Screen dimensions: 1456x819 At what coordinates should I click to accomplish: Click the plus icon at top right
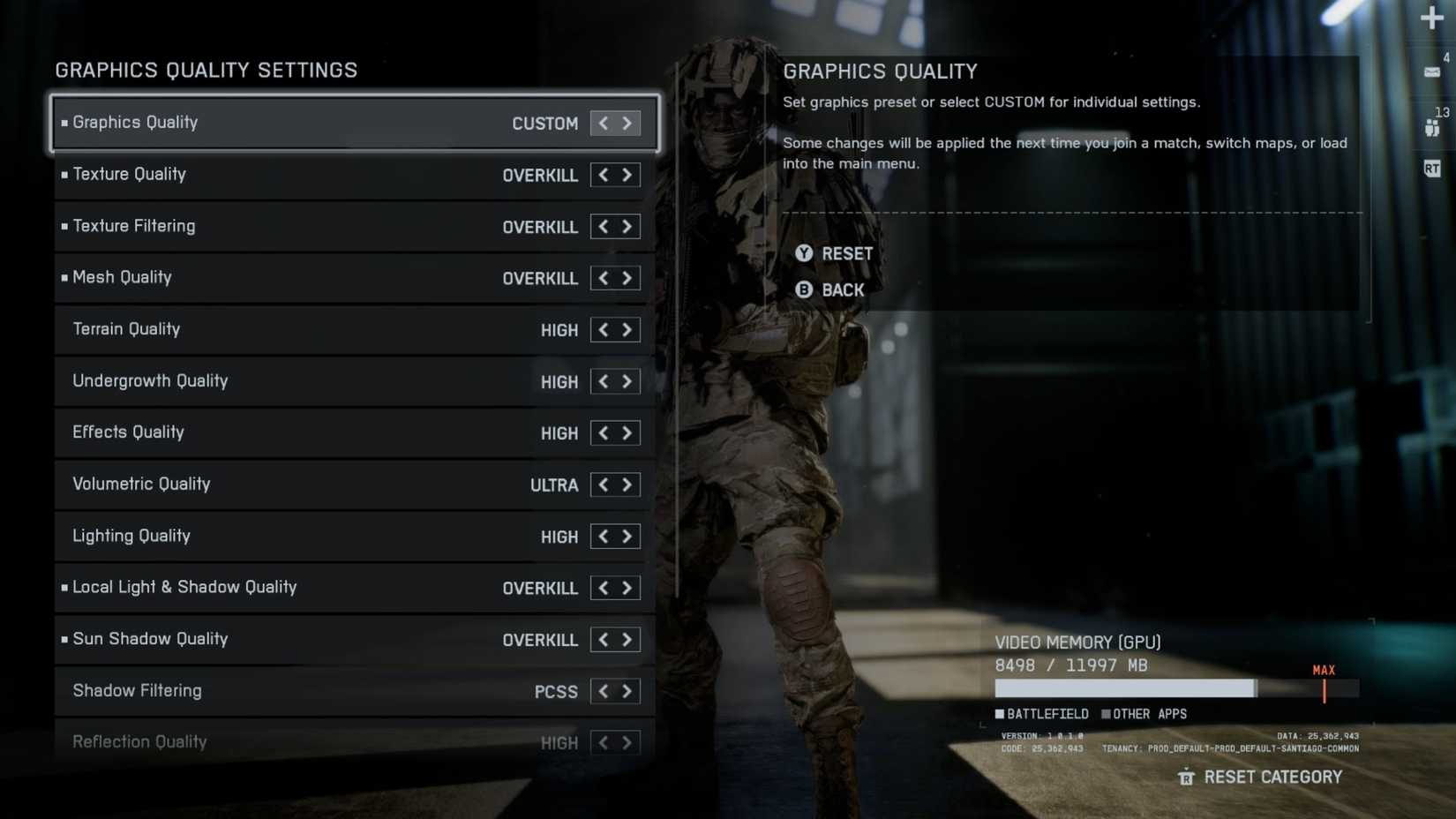pyautogui.click(x=1431, y=18)
